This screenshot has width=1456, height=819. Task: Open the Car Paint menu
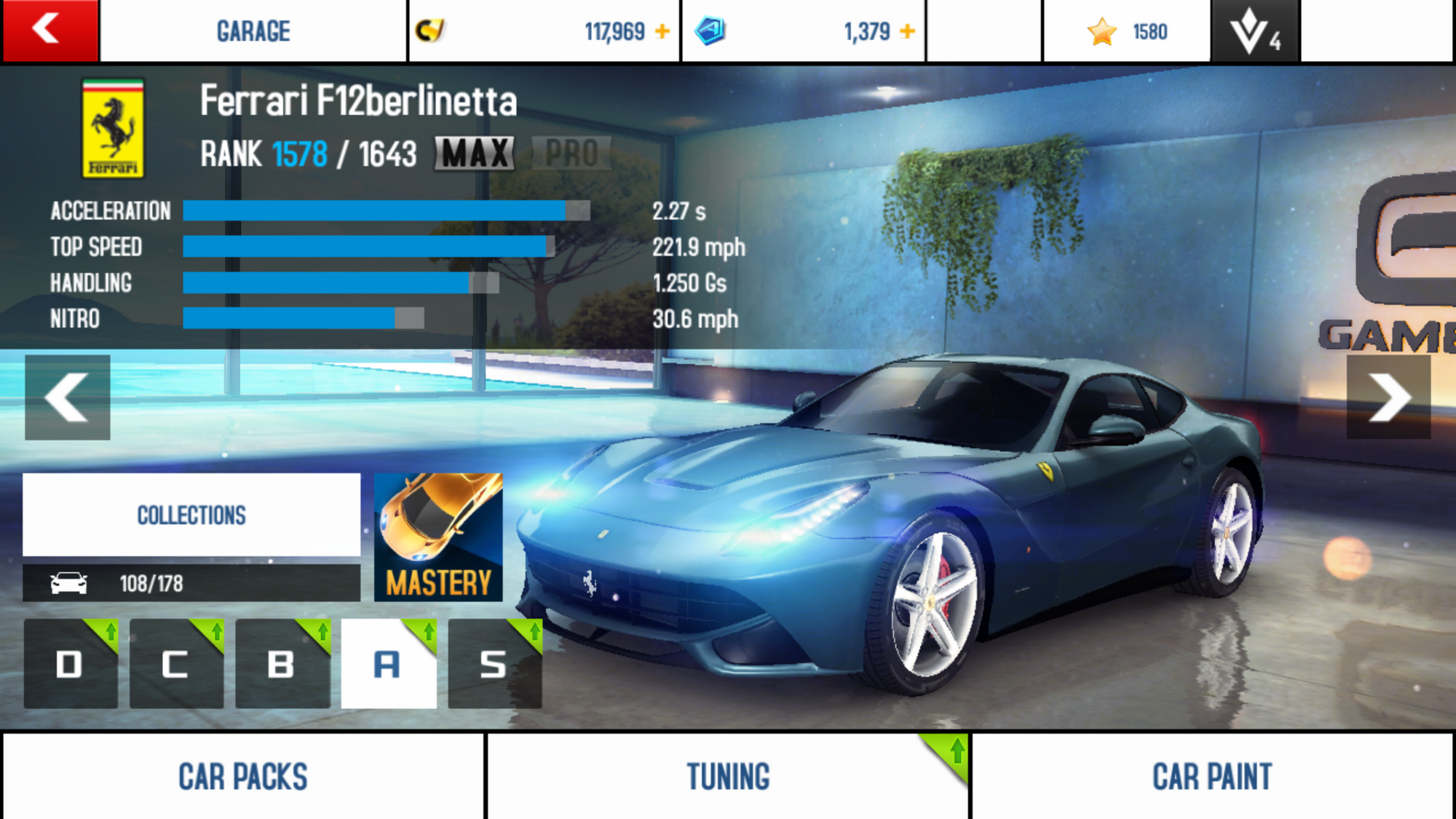tap(1212, 776)
